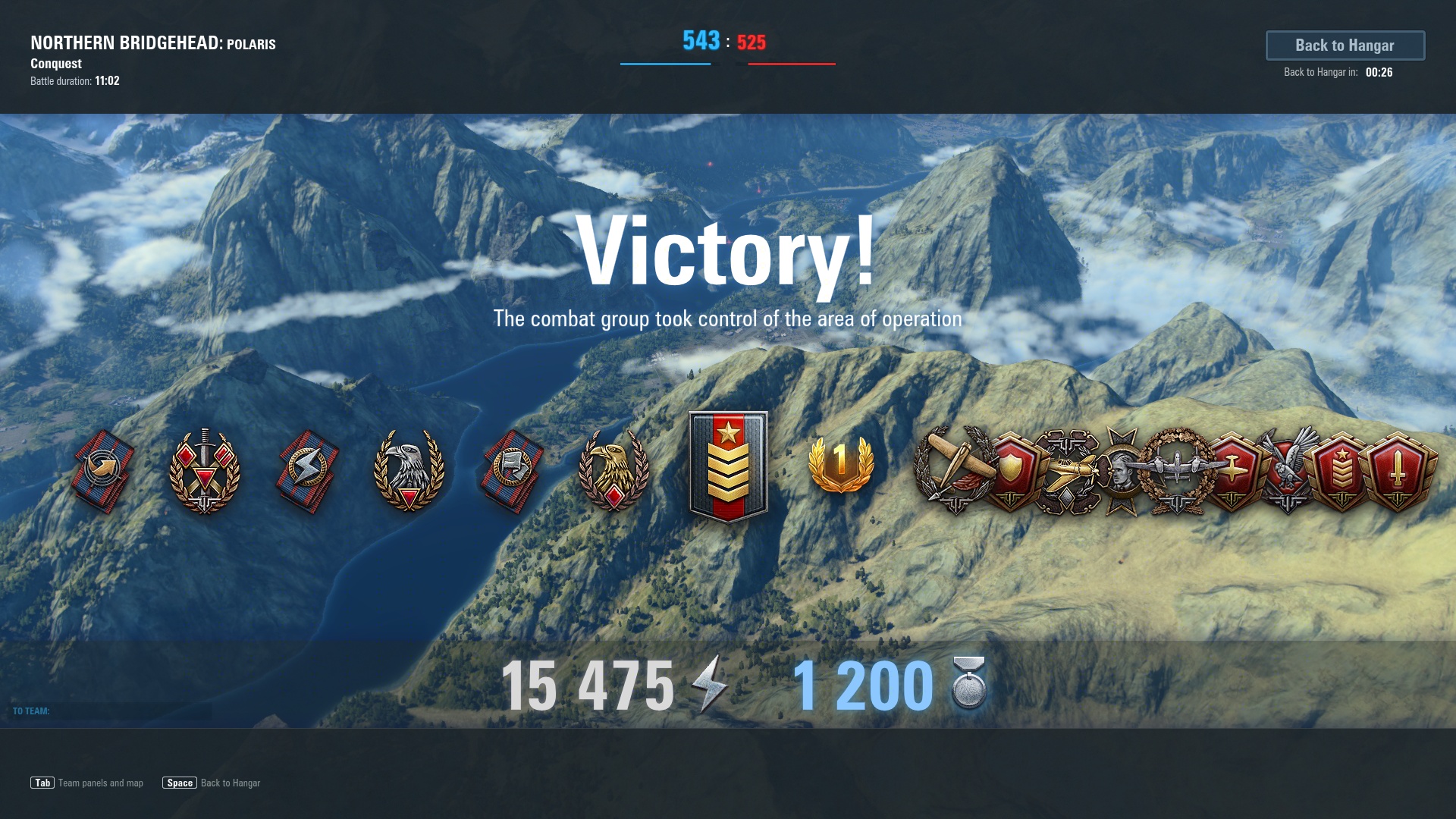
Task: View the golden fighter plane medal
Action: (x=1068, y=470)
